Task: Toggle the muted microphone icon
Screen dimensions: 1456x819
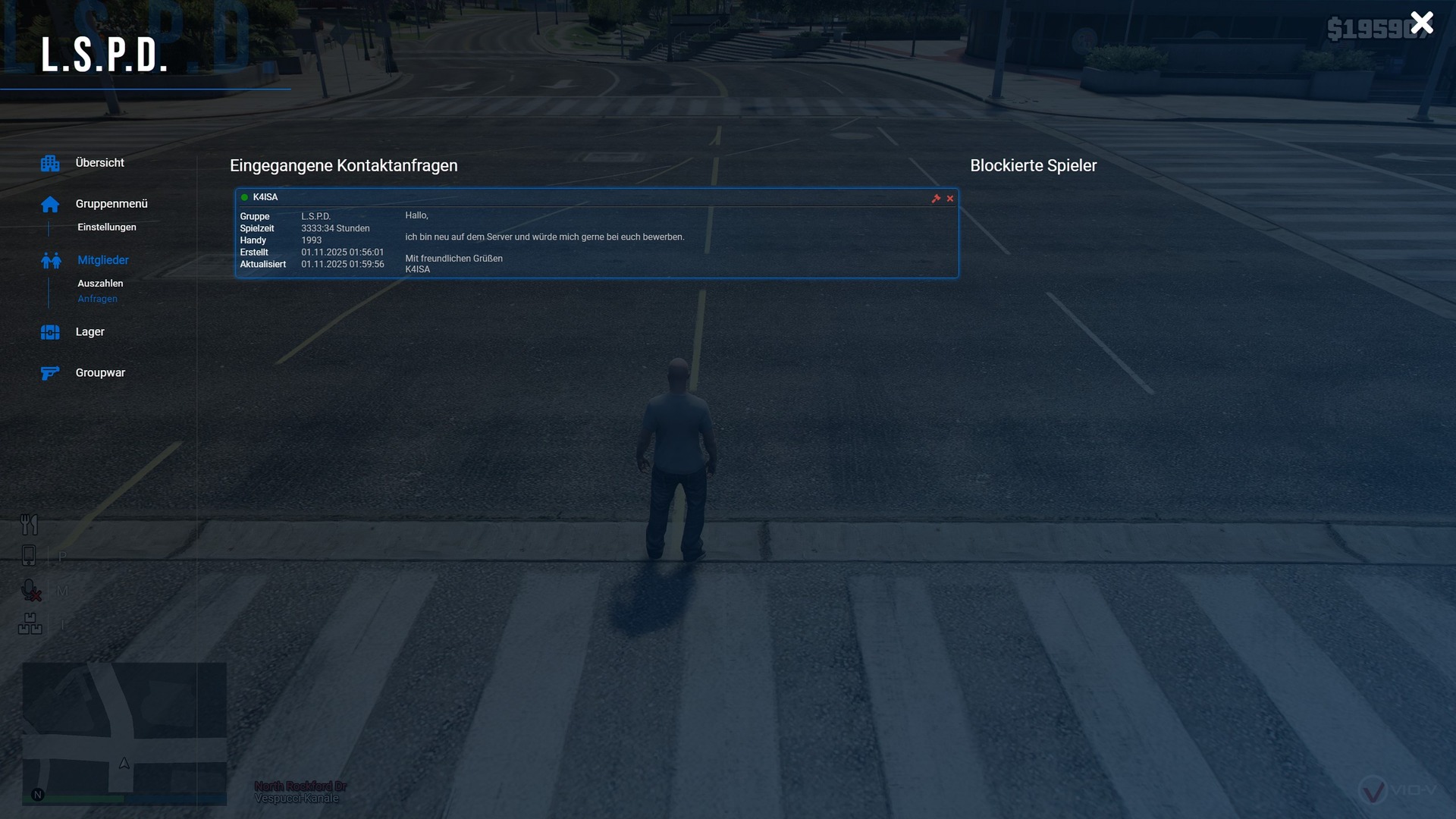Action: pyautogui.click(x=30, y=591)
